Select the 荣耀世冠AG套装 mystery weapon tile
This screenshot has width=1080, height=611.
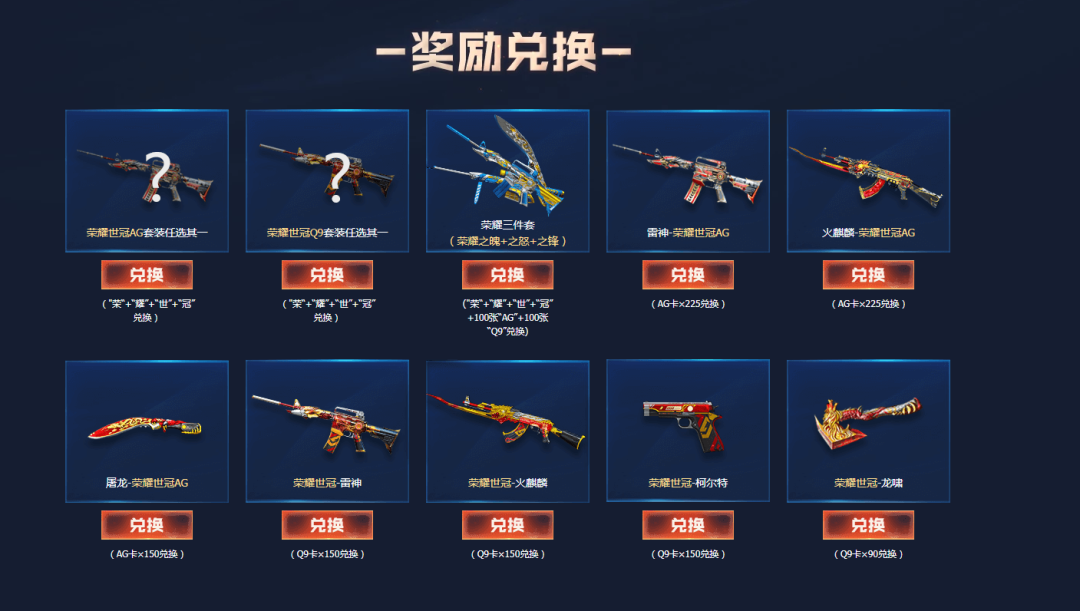point(147,175)
